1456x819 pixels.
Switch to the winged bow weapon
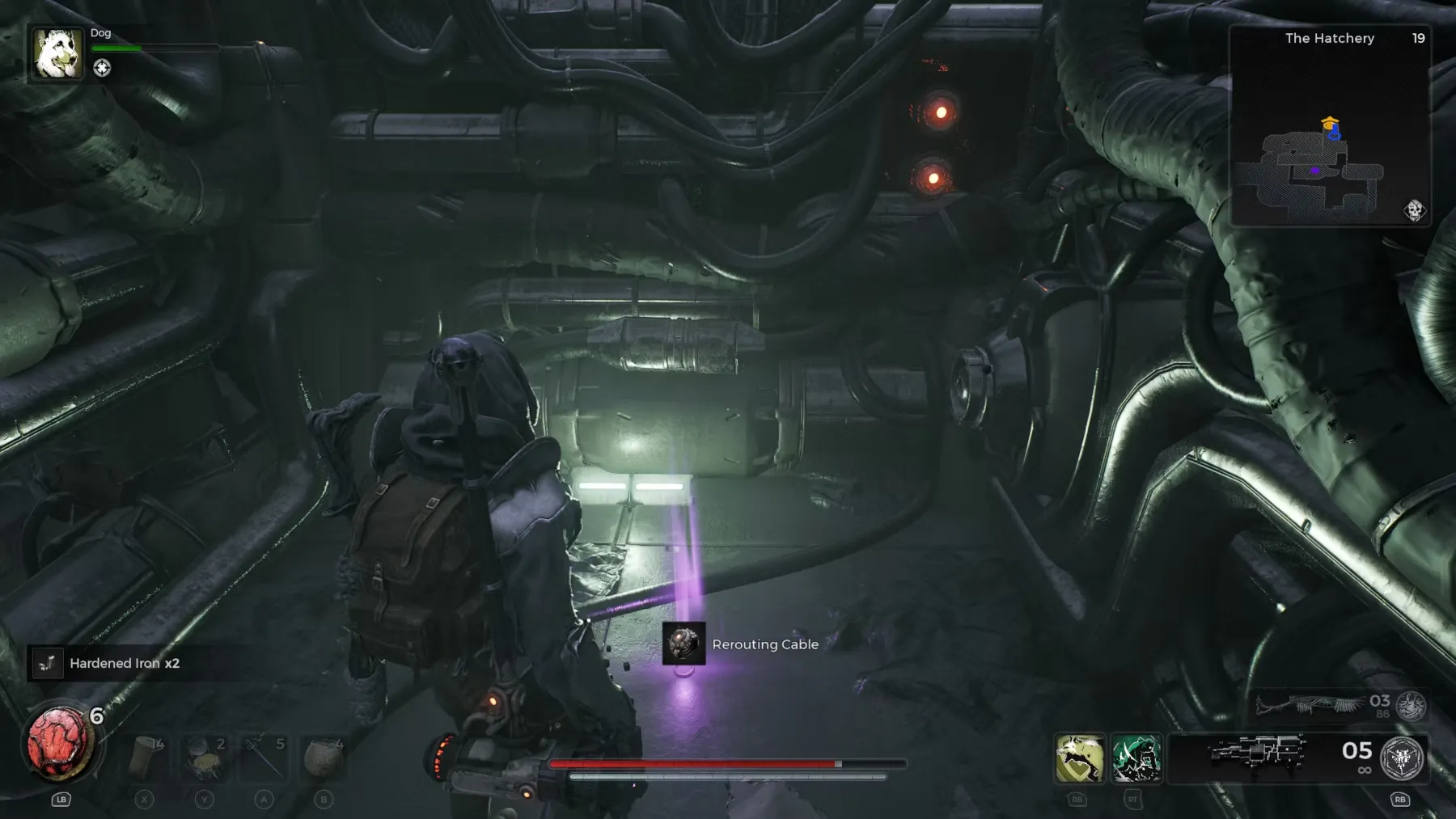tap(1310, 705)
